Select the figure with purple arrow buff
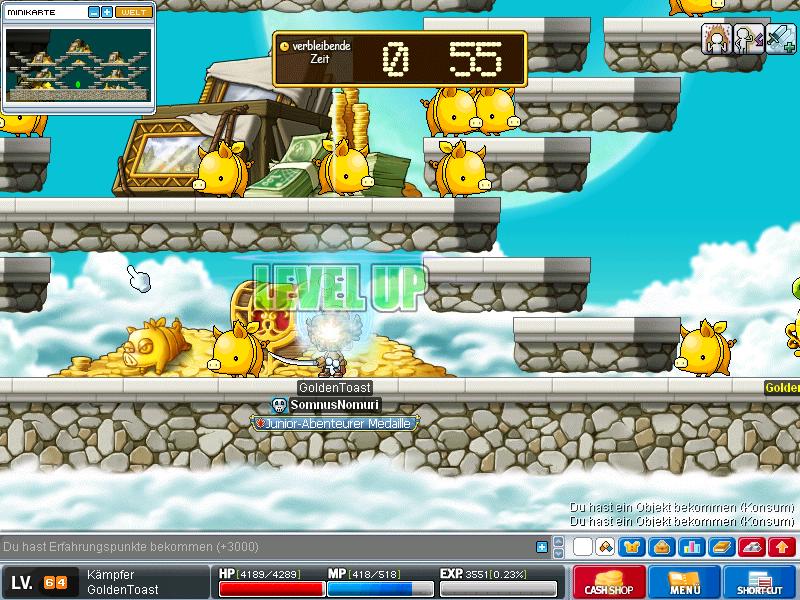The width and height of the screenshot is (800, 600). click(x=747, y=38)
